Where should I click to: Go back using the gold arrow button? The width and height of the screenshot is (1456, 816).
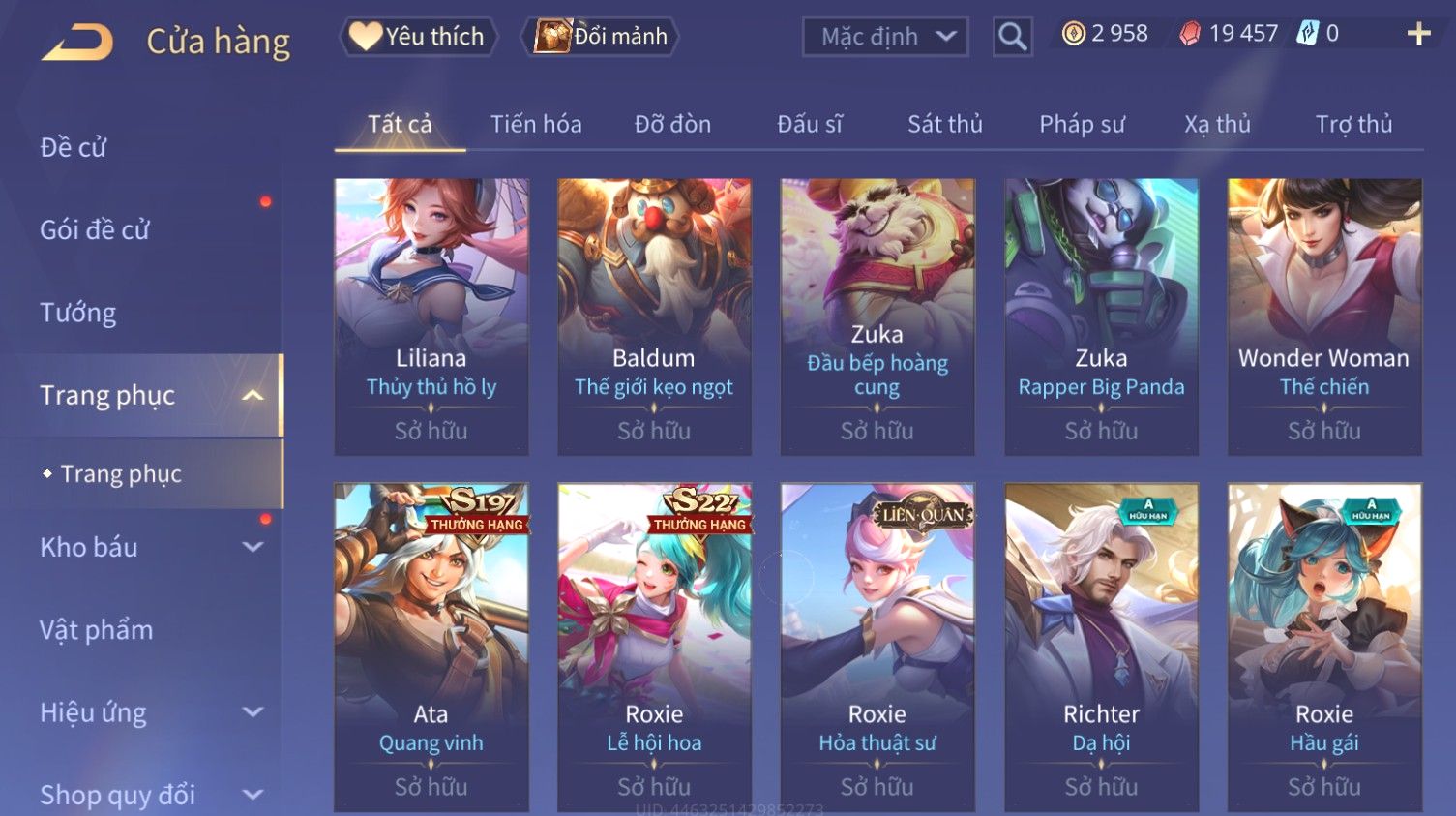pyautogui.click(x=77, y=42)
